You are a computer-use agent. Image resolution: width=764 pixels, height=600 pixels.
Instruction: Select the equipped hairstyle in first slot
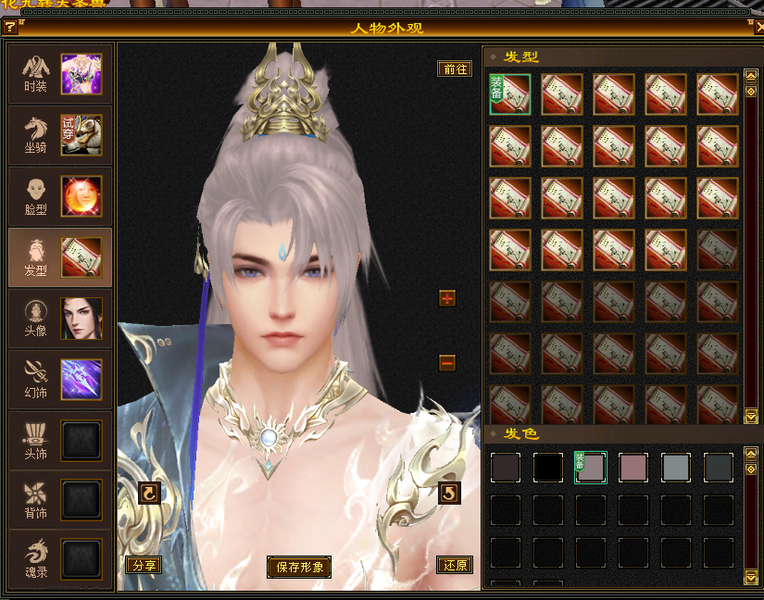tap(510, 94)
